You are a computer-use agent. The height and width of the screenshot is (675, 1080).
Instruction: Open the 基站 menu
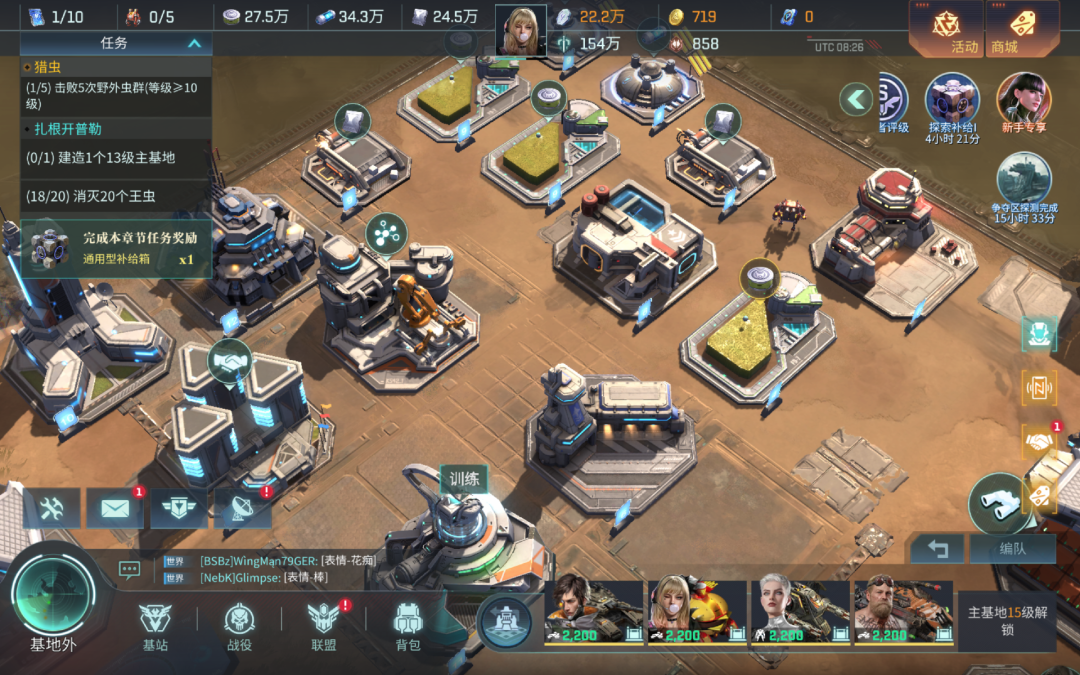(155, 627)
